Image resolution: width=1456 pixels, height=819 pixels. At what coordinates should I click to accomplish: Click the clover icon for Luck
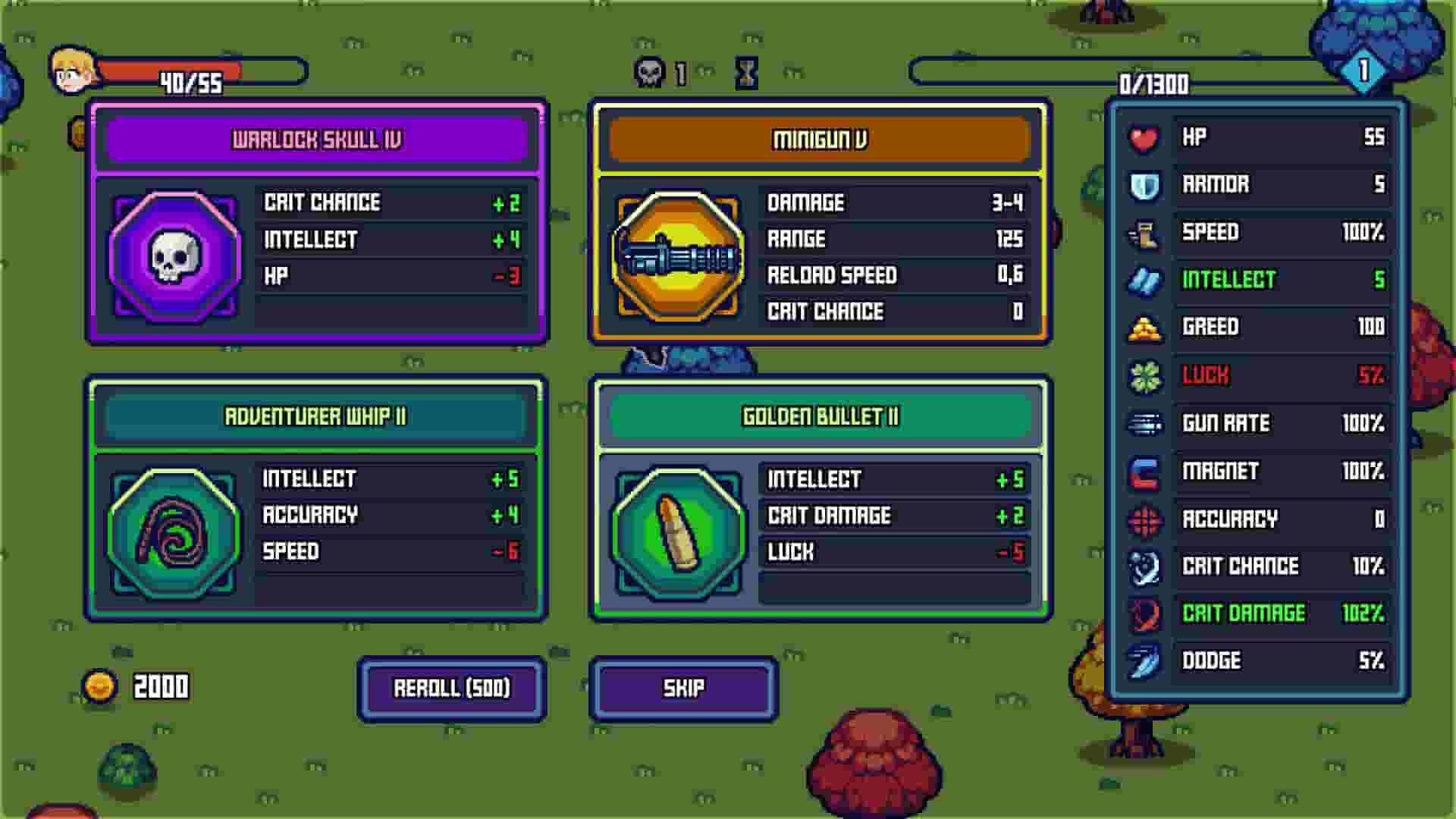(1145, 375)
